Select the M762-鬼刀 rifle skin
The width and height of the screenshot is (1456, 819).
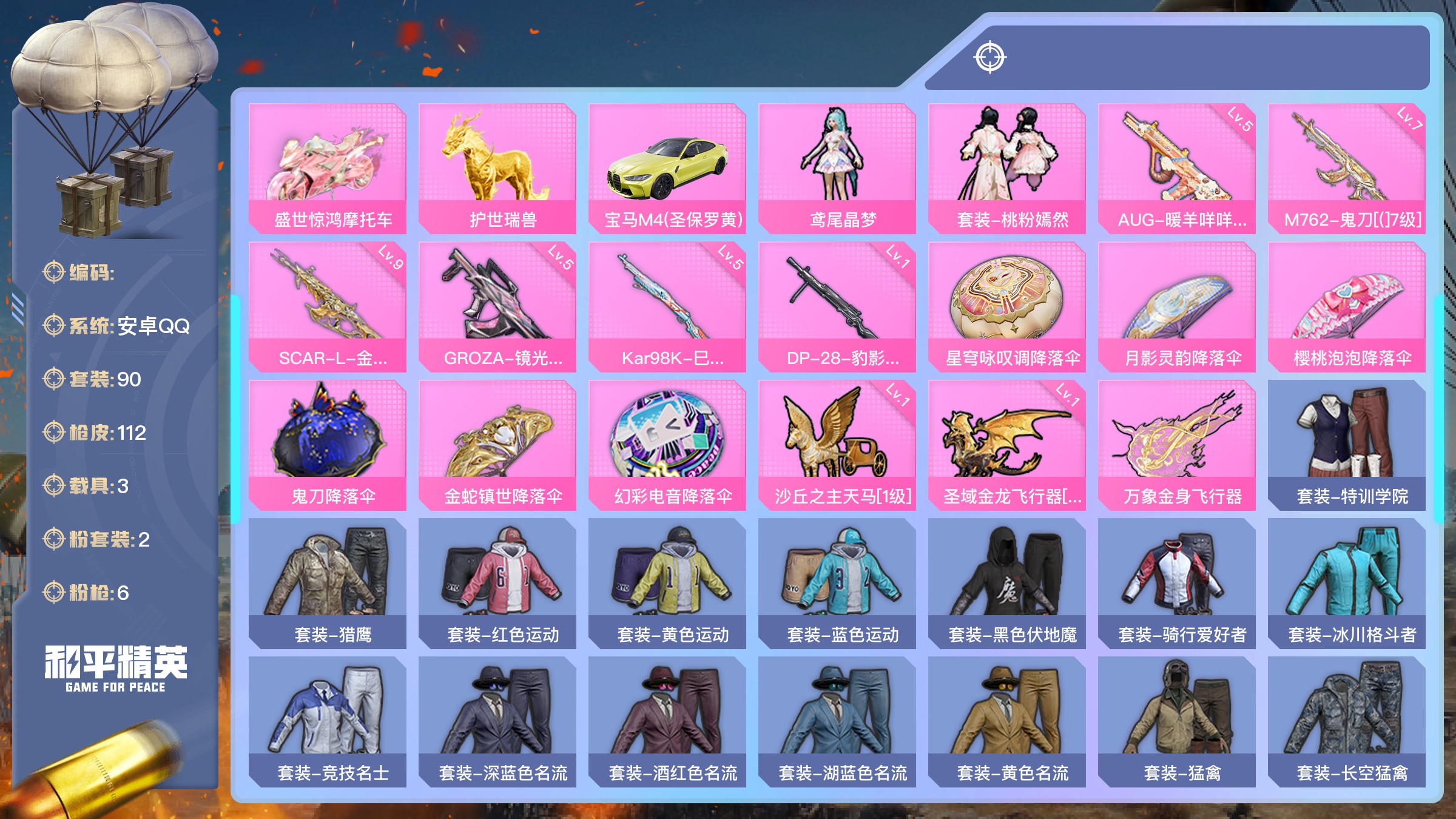pyautogui.click(x=1347, y=168)
